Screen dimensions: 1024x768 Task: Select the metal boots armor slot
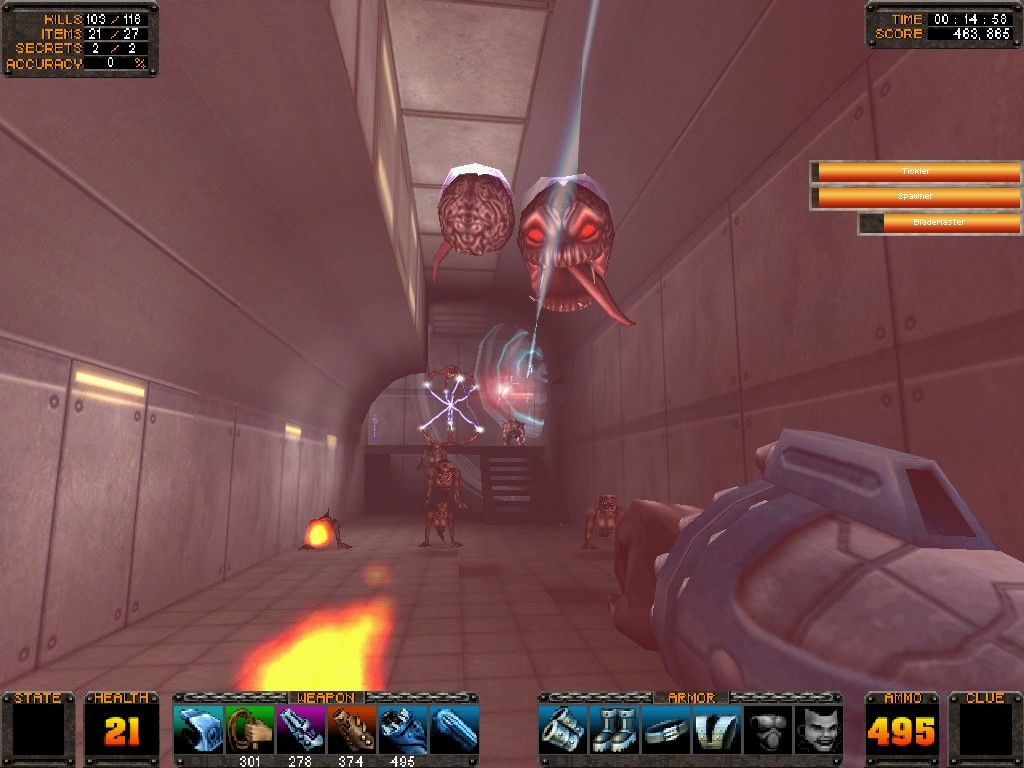tap(614, 730)
